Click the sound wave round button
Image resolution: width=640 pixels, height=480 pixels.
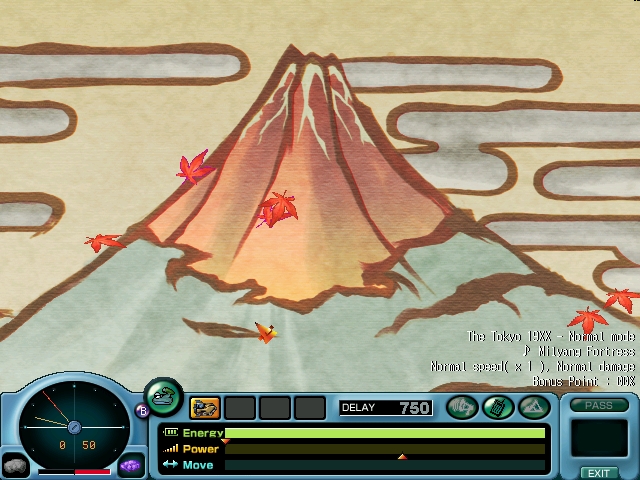(461, 407)
